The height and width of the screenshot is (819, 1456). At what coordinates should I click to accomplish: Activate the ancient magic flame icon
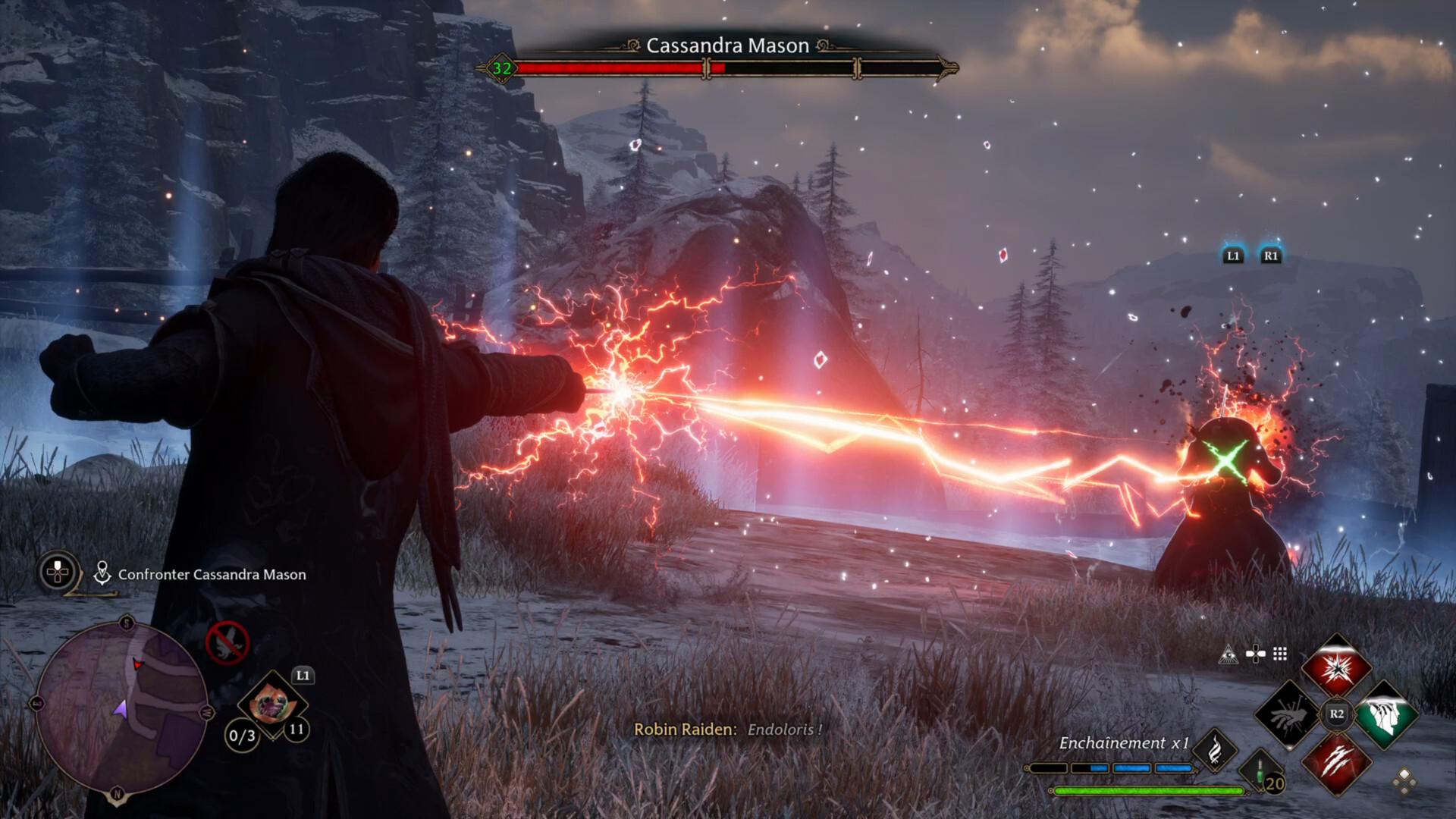pyautogui.click(x=1214, y=750)
